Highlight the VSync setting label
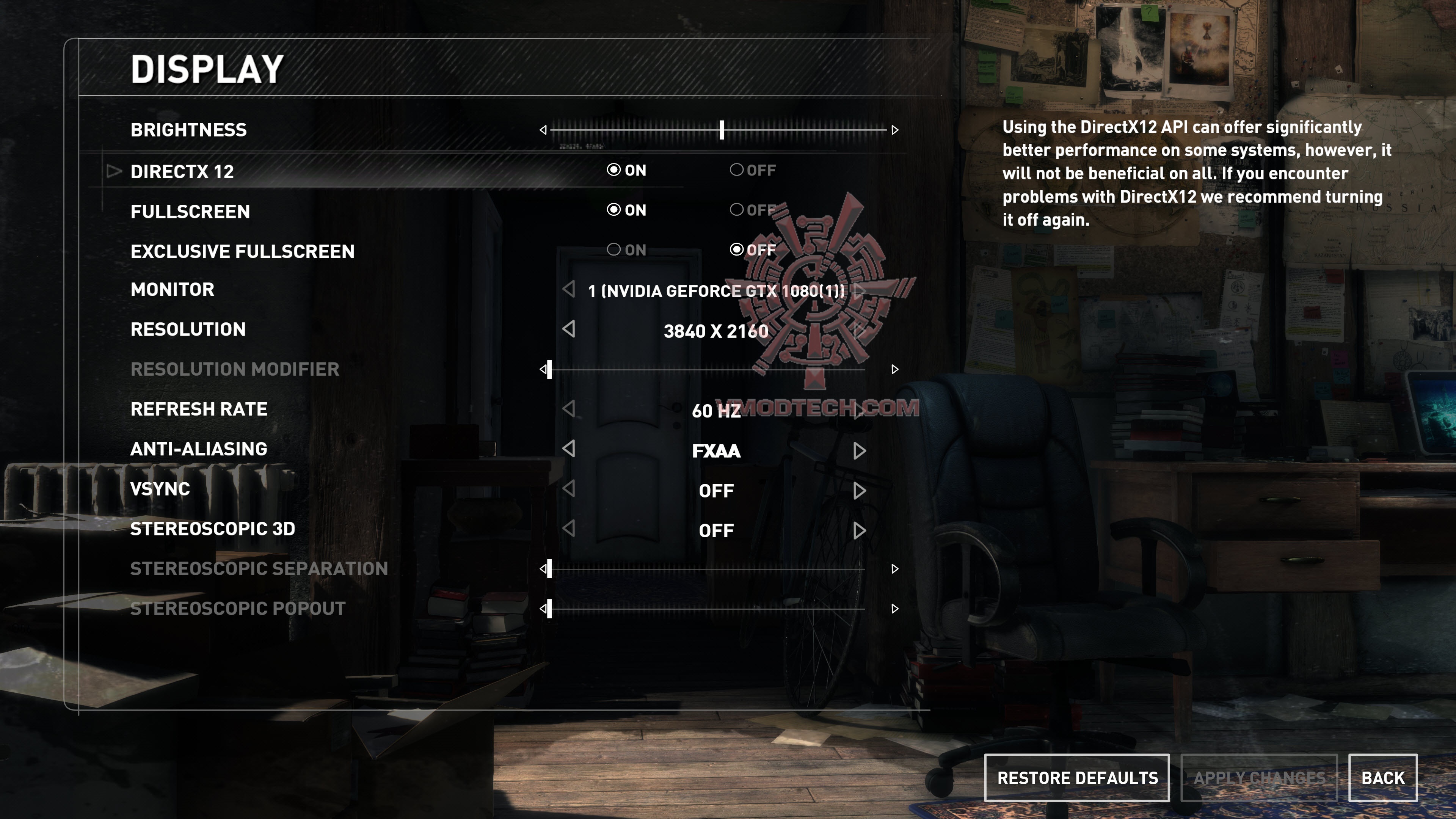The width and height of the screenshot is (1456, 819). [160, 489]
